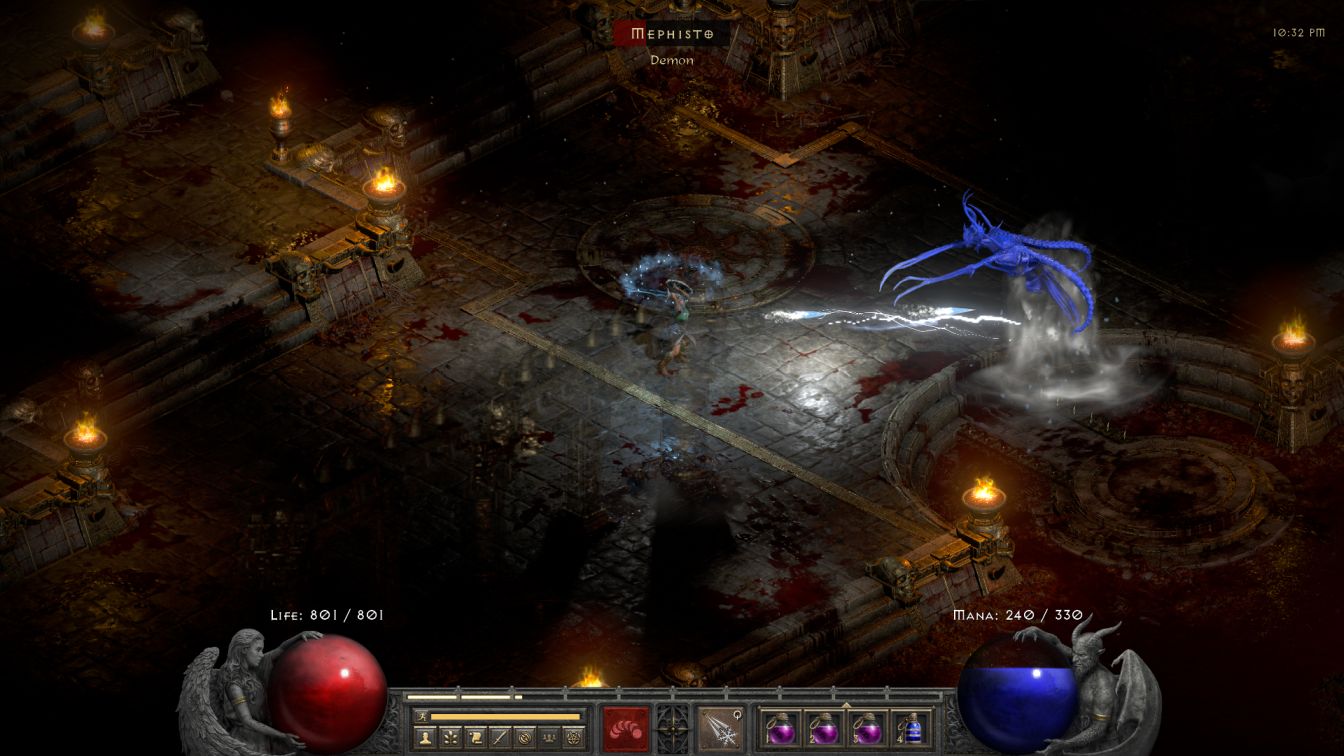Select the ice shard right-click skill
The width and height of the screenshot is (1344, 756).
[719, 728]
